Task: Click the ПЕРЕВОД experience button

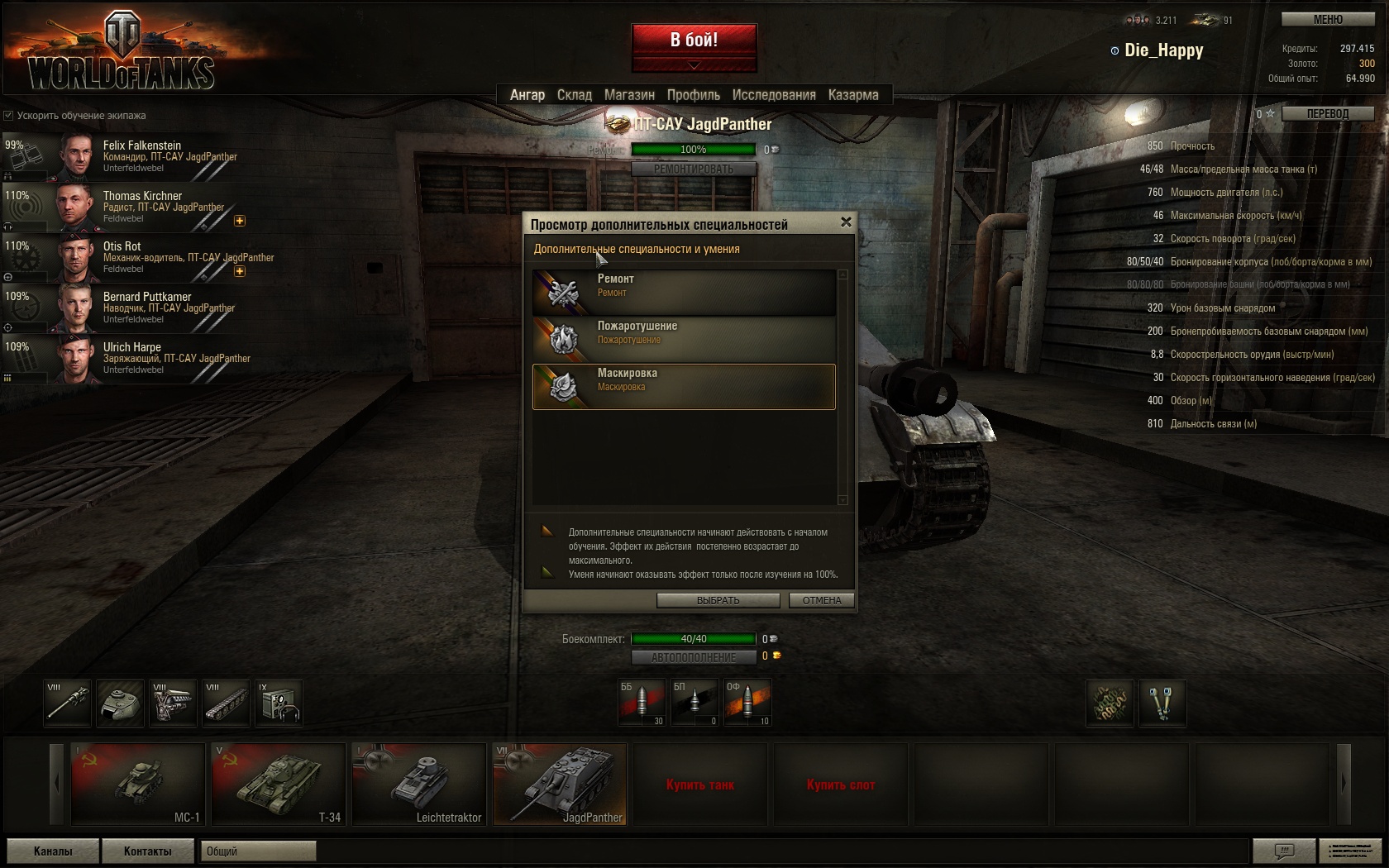Action: (x=1327, y=113)
